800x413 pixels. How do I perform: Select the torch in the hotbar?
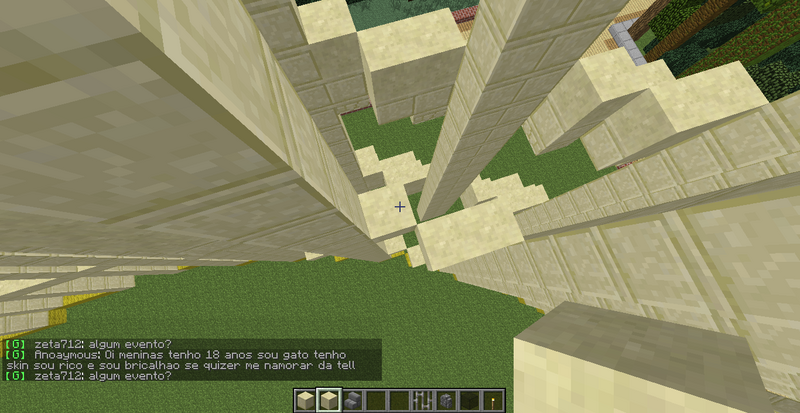tap(493, 401)
